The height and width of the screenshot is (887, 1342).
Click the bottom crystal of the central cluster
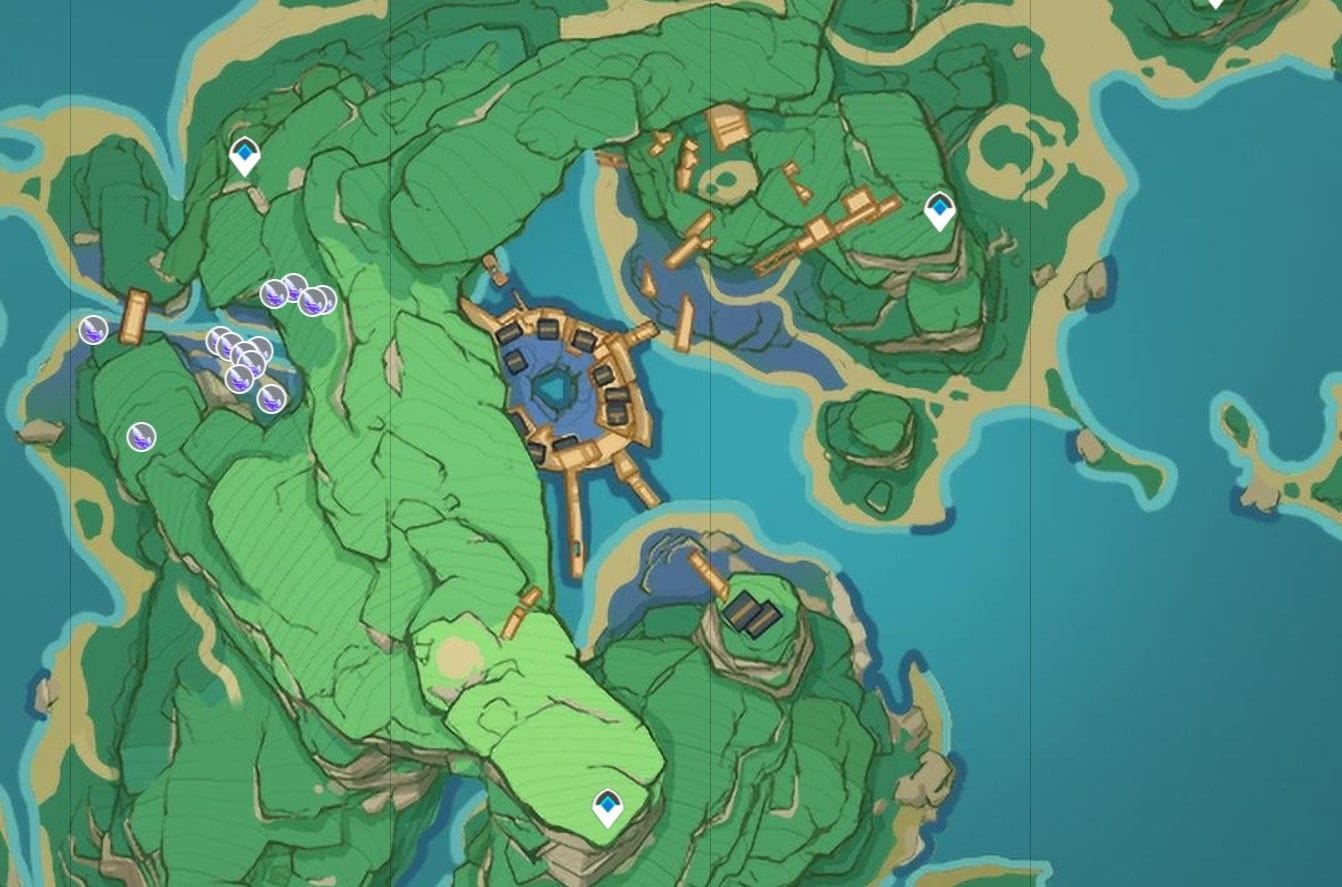point(240,378)
